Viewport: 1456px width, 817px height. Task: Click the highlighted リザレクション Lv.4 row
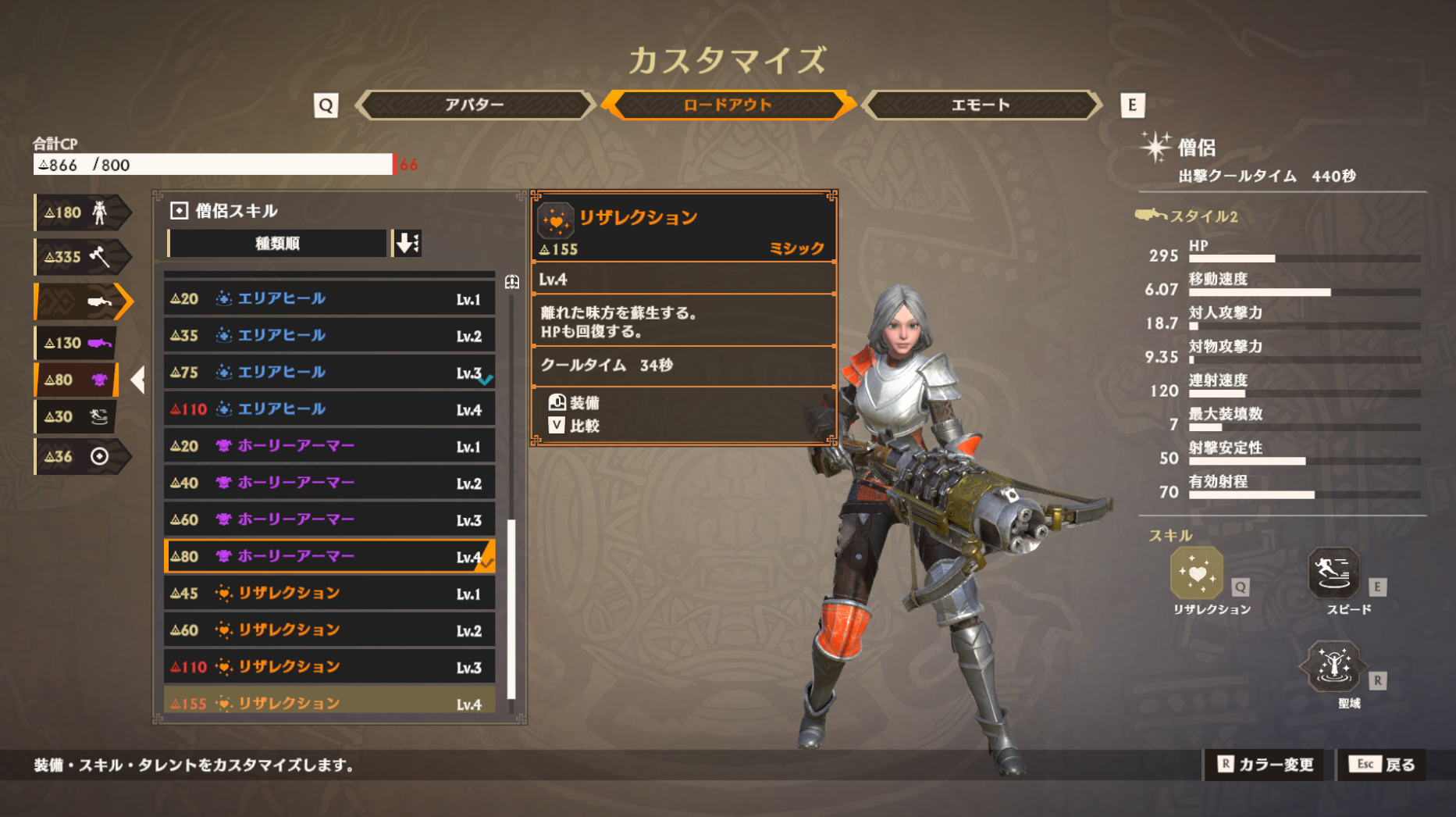click(x=329, y=703)
